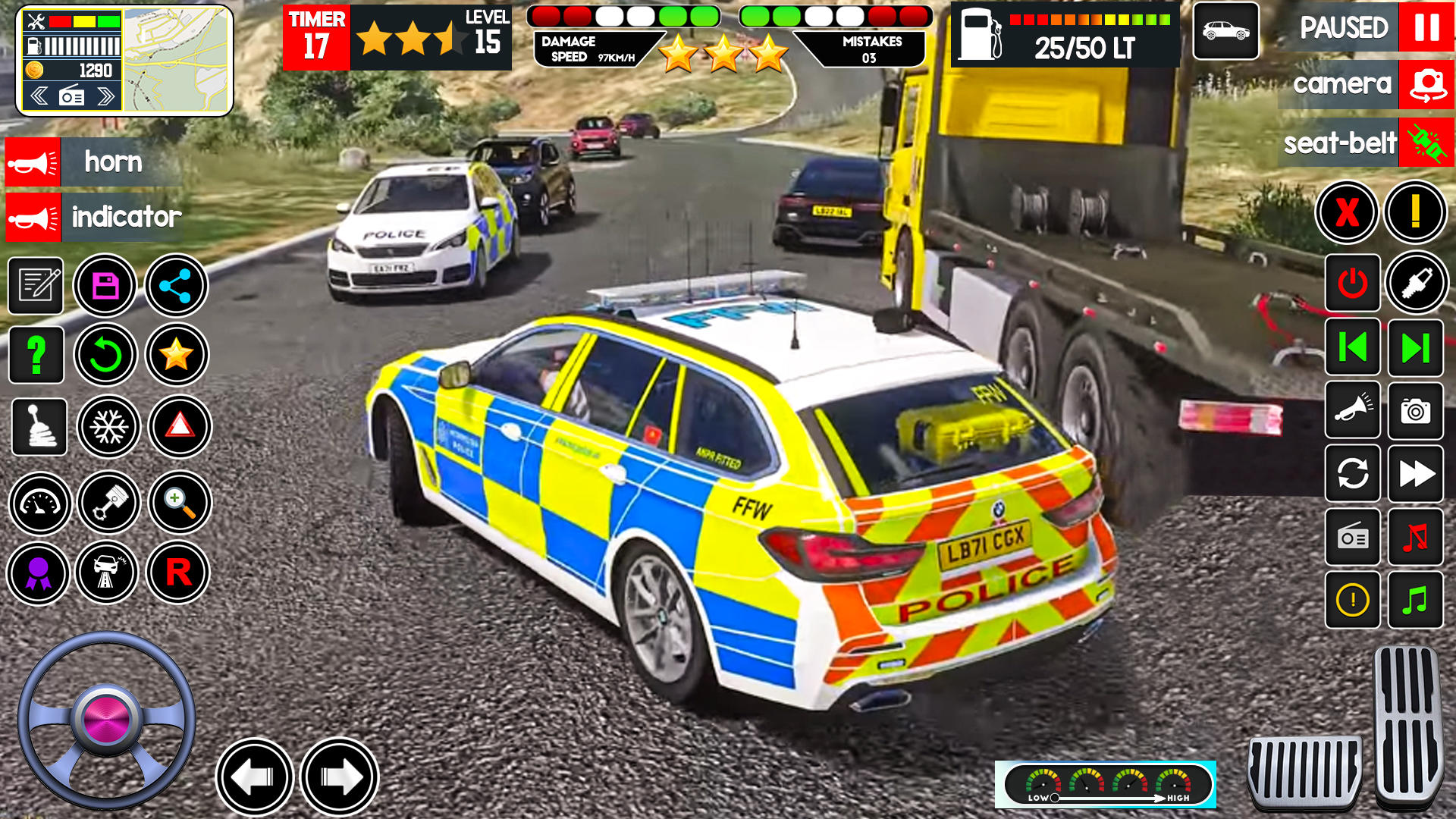Toggle the air conditioning snowflake
1456x819 pixels.
[106, 427]
